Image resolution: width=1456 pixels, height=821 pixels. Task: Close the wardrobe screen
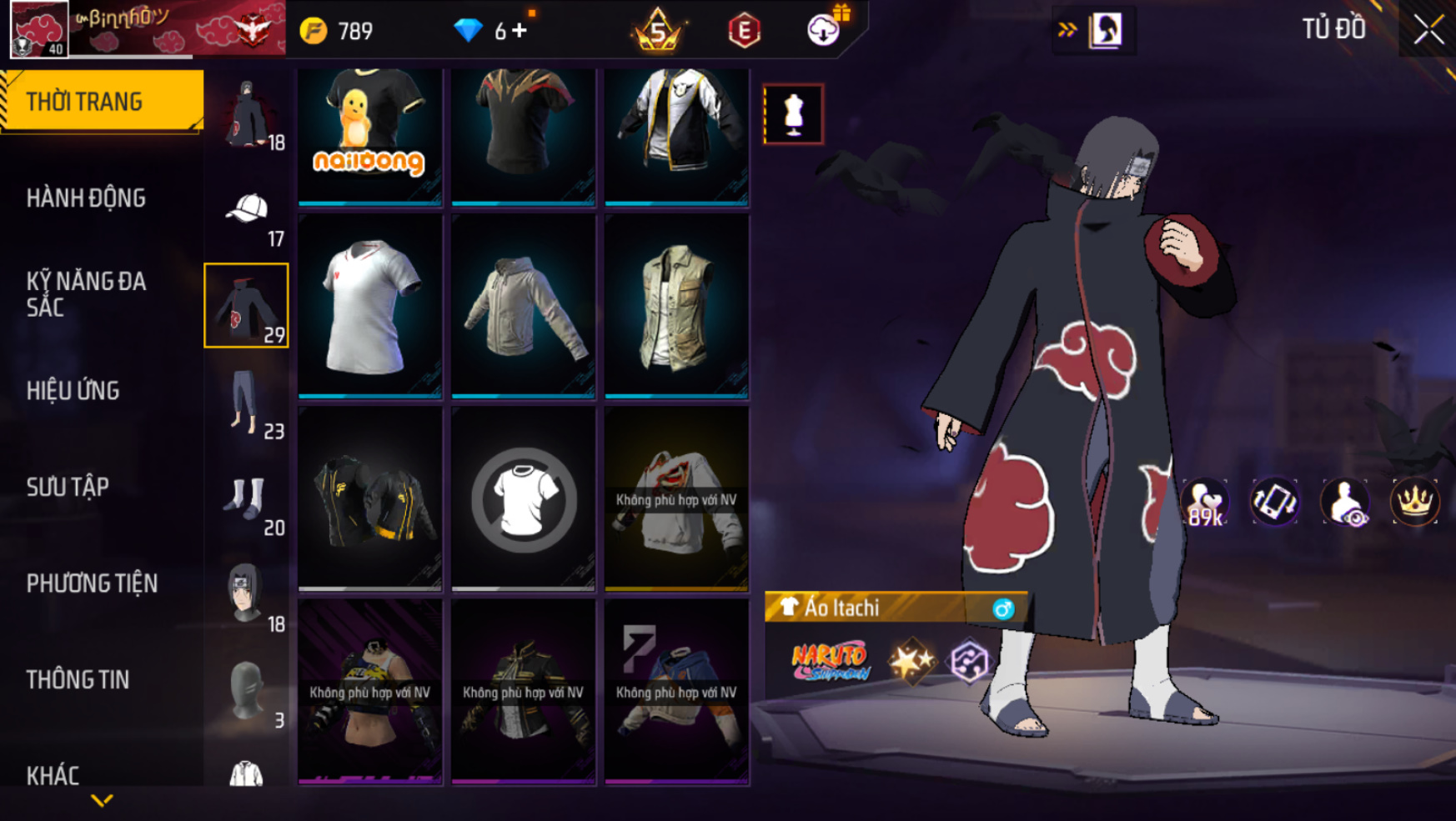(x=1428, y=30)
